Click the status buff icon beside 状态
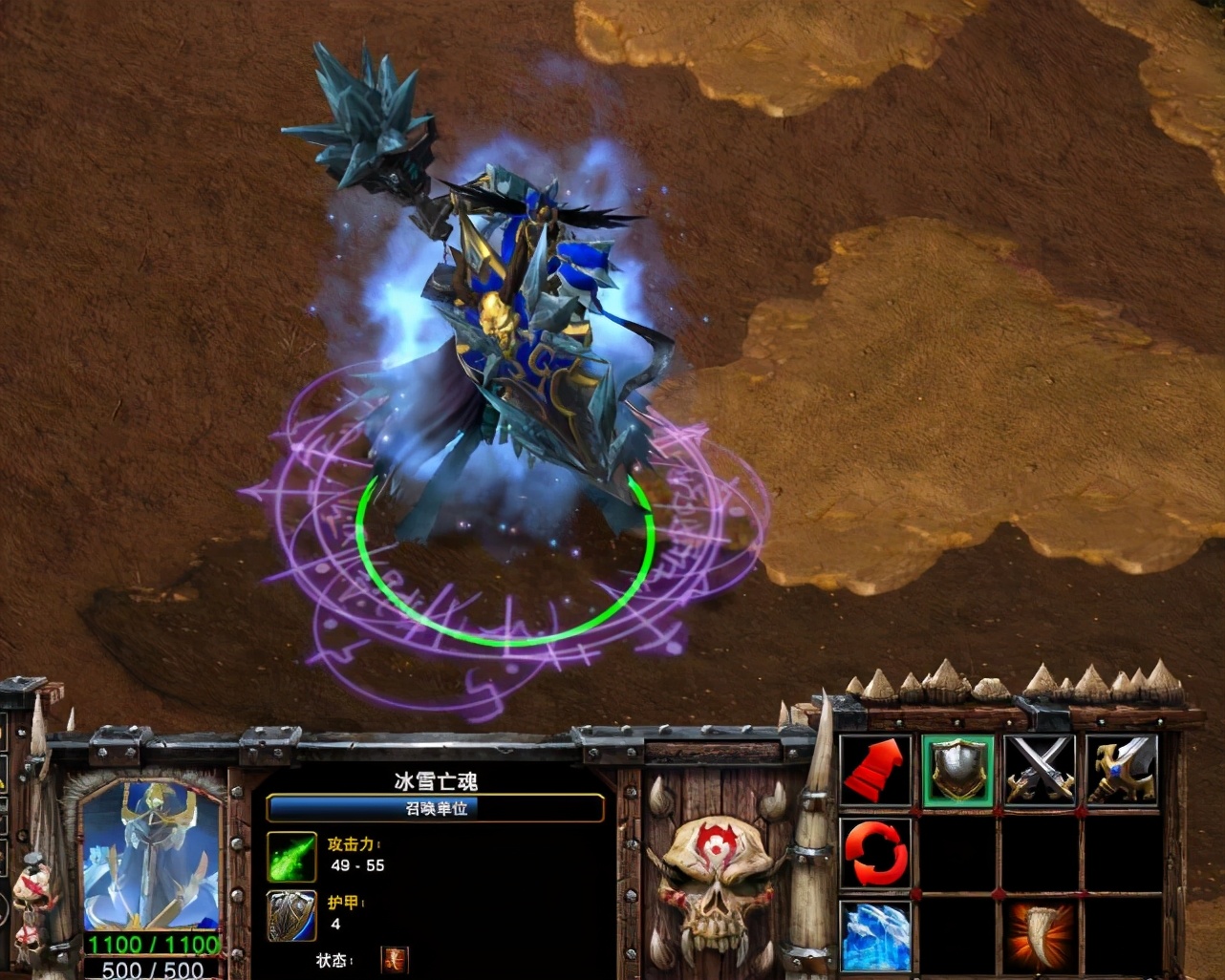This screenshot has width=1225, height=980. coord(394,960)
